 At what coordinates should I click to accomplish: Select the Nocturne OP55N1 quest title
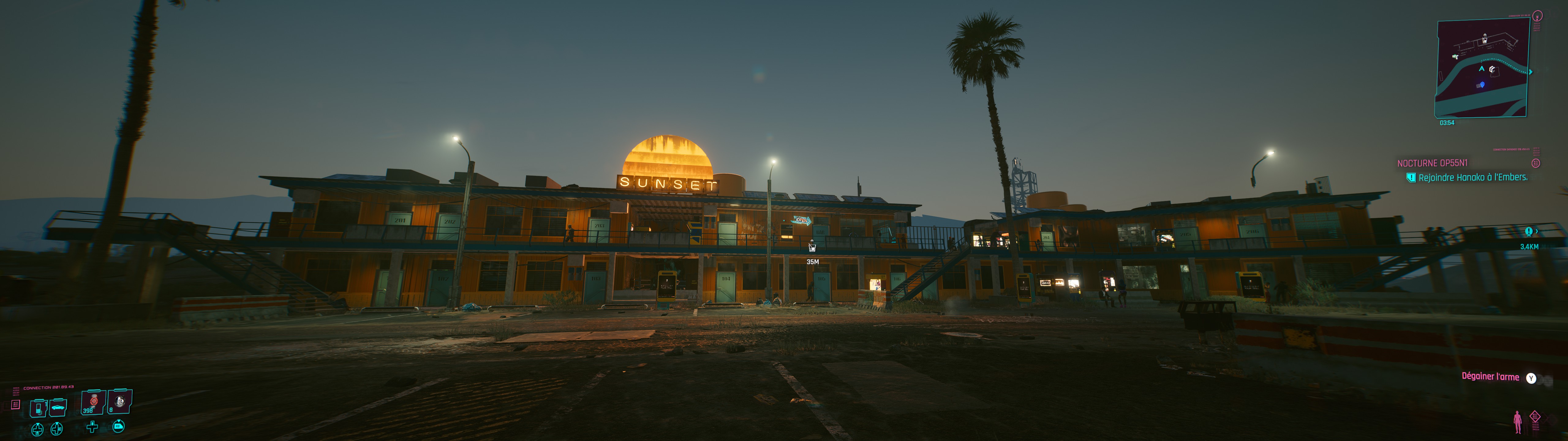(x=1432, y=163)
